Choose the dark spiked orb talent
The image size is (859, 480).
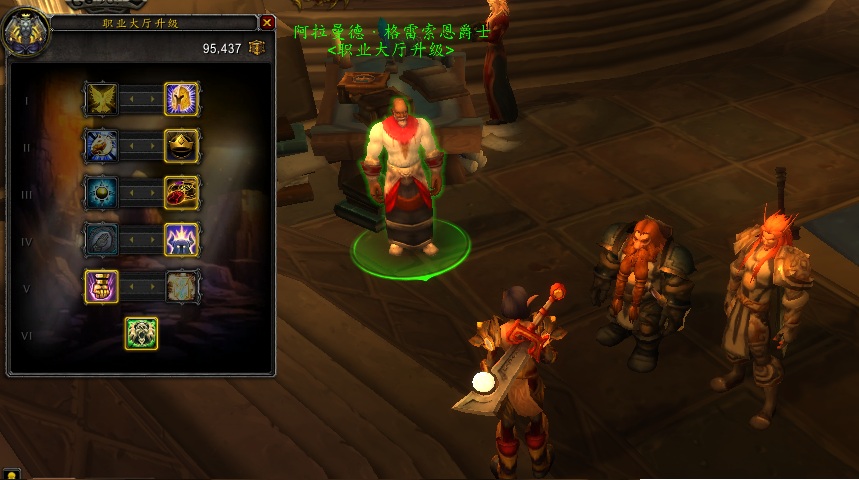pos(101,192)
